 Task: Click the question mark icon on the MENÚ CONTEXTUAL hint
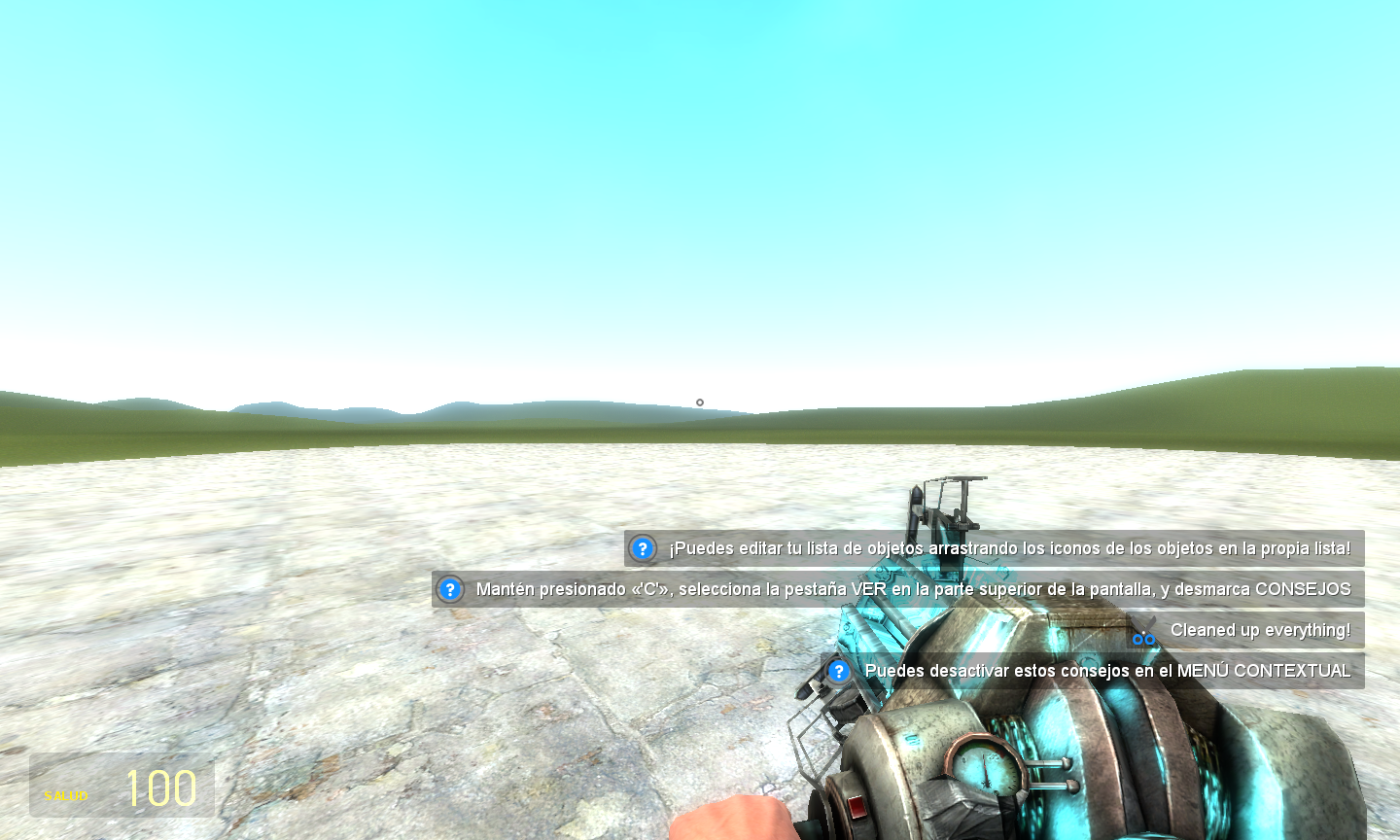[838, 671]
